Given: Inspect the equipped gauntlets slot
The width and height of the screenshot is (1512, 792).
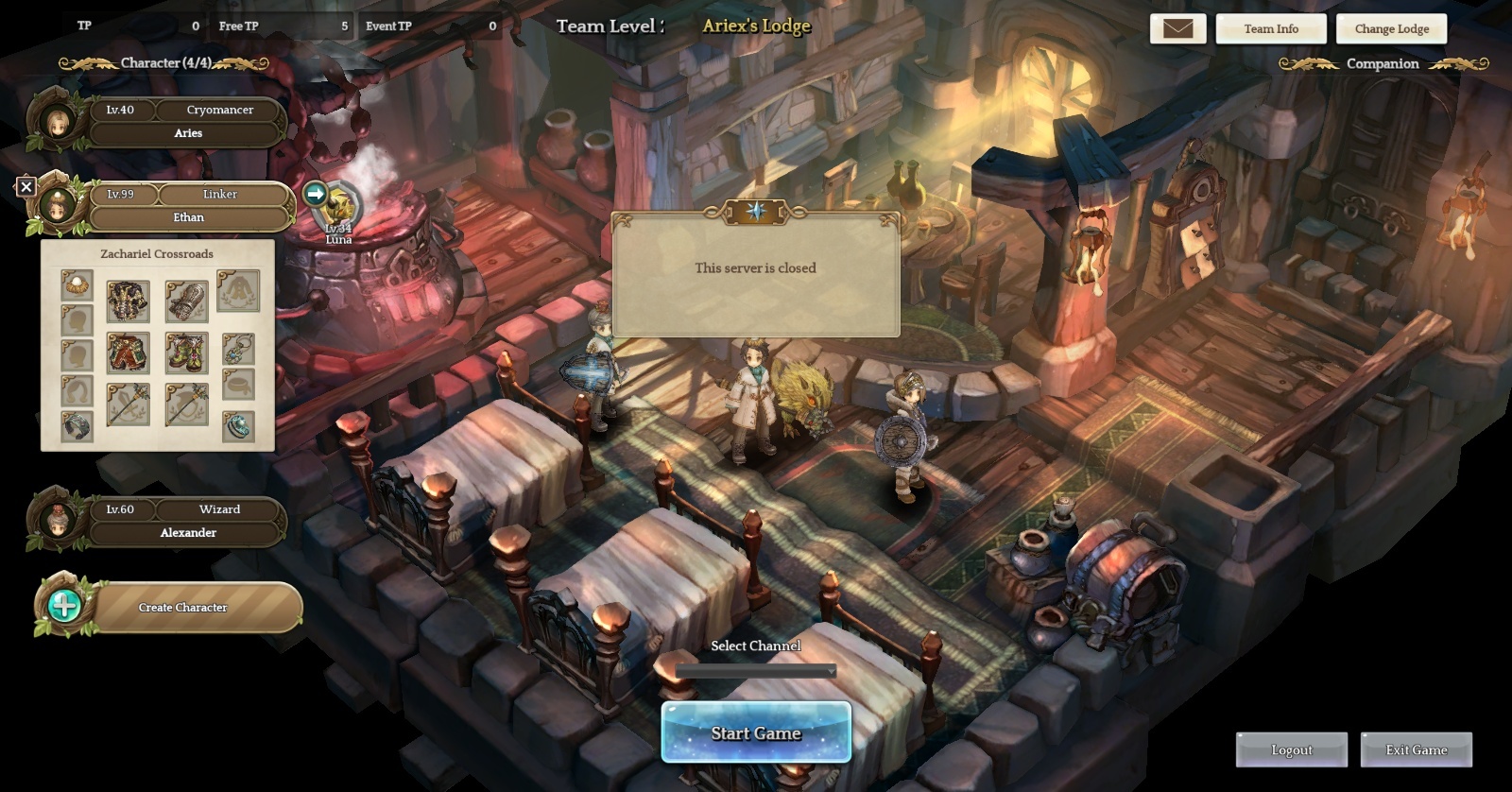Looking at the screenshot, I should pos(186,301).
